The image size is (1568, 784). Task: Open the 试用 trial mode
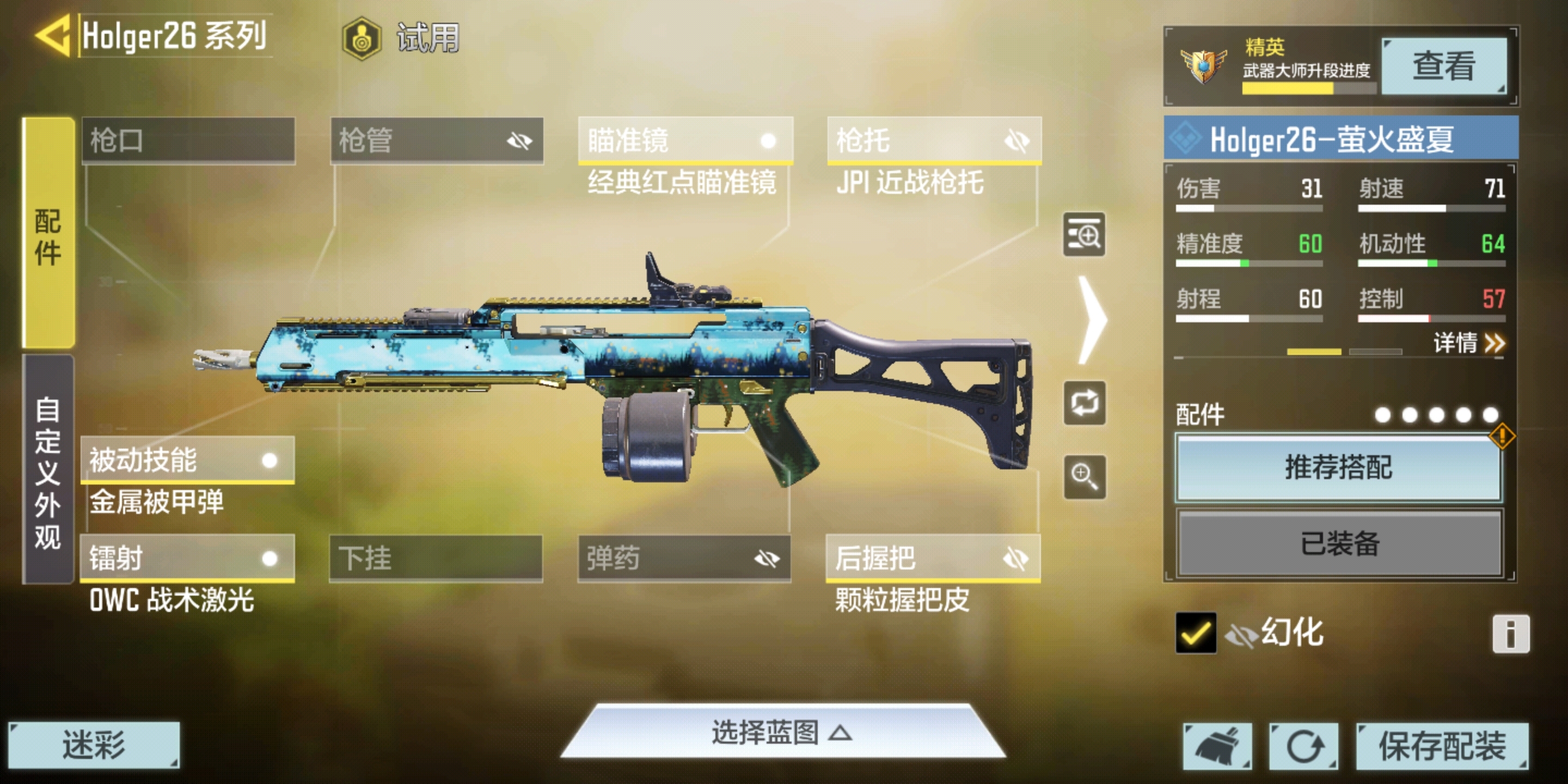click(x=402, y=38)
